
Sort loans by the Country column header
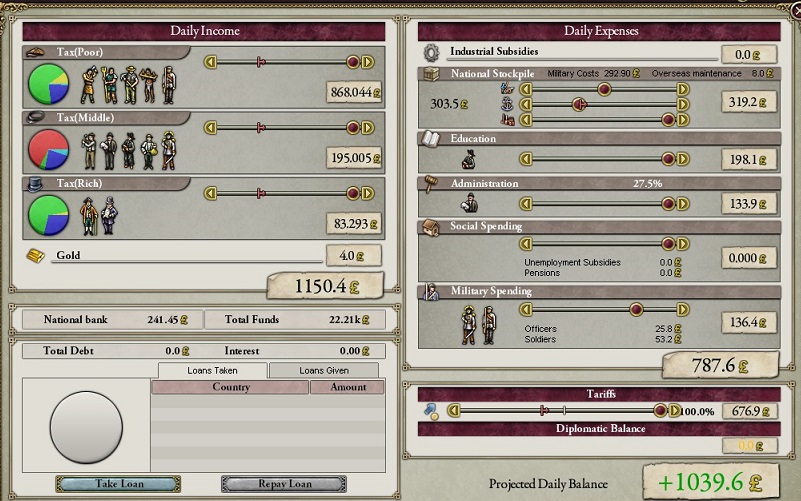(x=230, y=387)
